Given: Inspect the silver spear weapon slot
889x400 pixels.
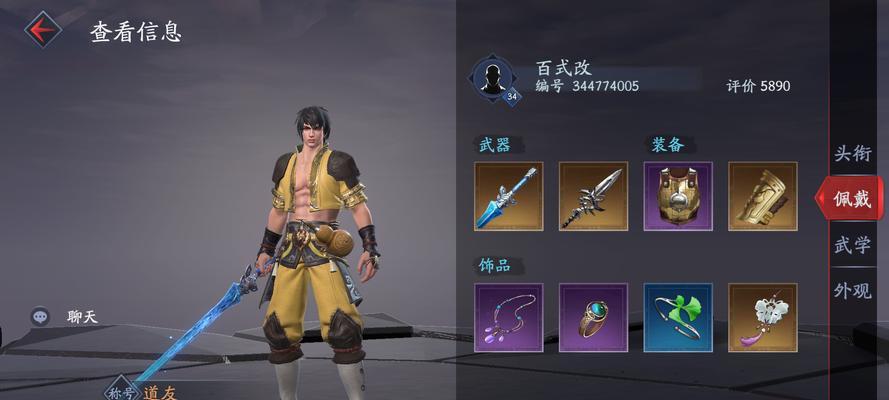Looking at the screenshot, I should click(x=593, y=196).
